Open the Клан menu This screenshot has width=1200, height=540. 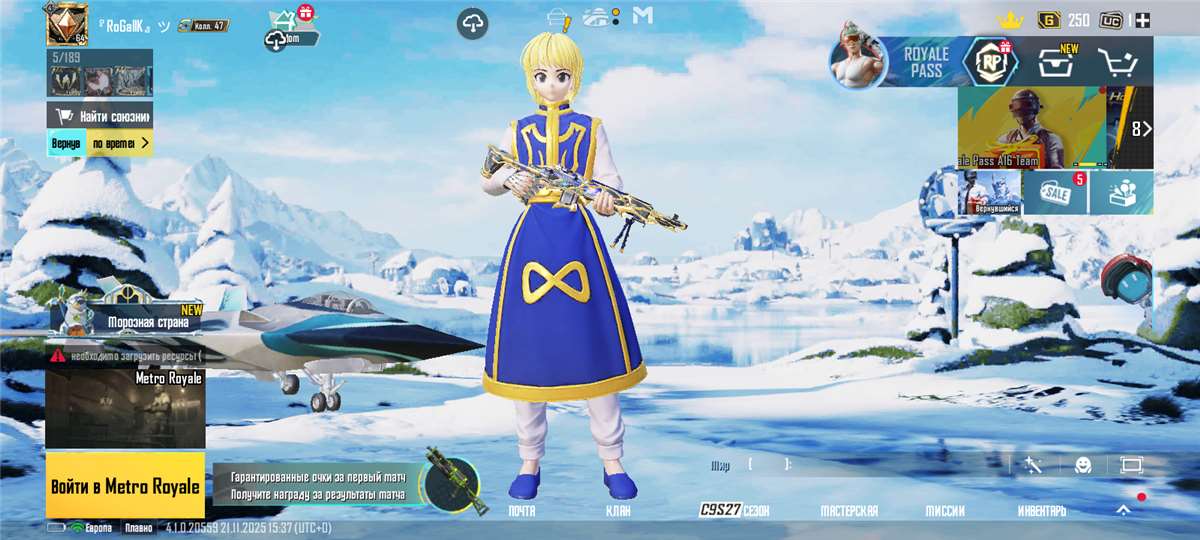click(617, 510)
